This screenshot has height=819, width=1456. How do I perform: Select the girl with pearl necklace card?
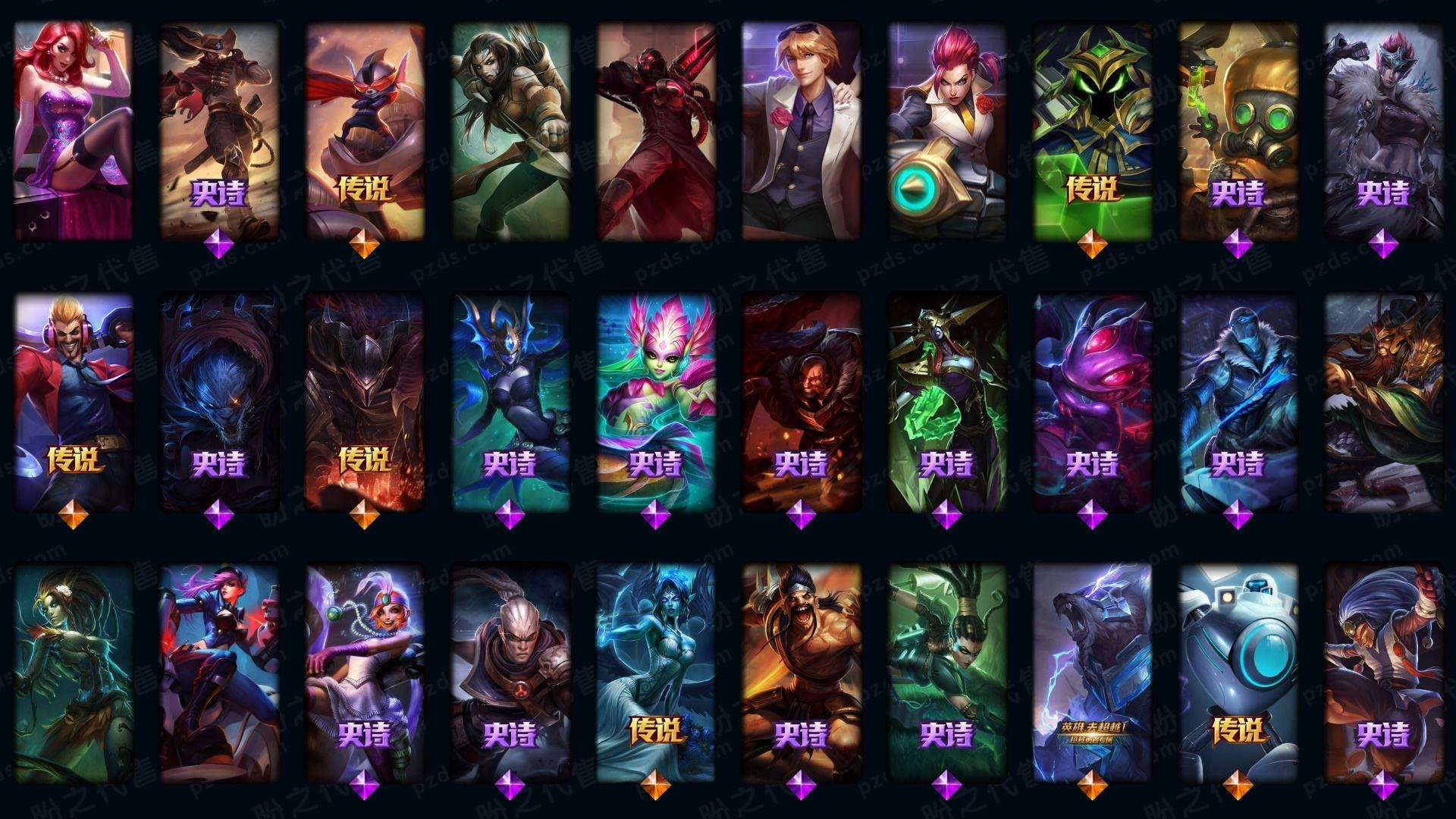click(365, 673)
